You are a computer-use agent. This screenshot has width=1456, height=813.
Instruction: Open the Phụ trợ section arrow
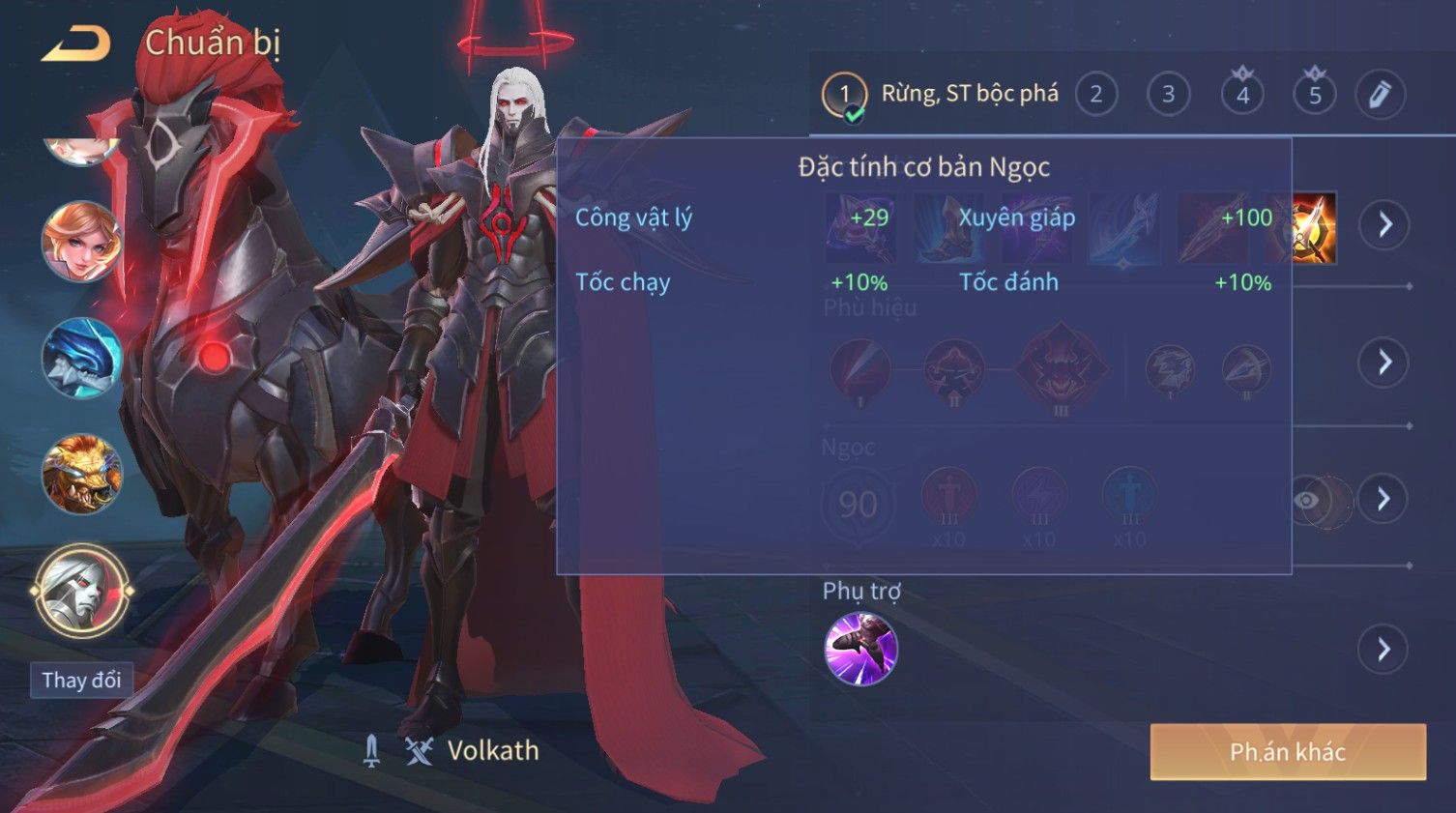tap(1384, 649)
